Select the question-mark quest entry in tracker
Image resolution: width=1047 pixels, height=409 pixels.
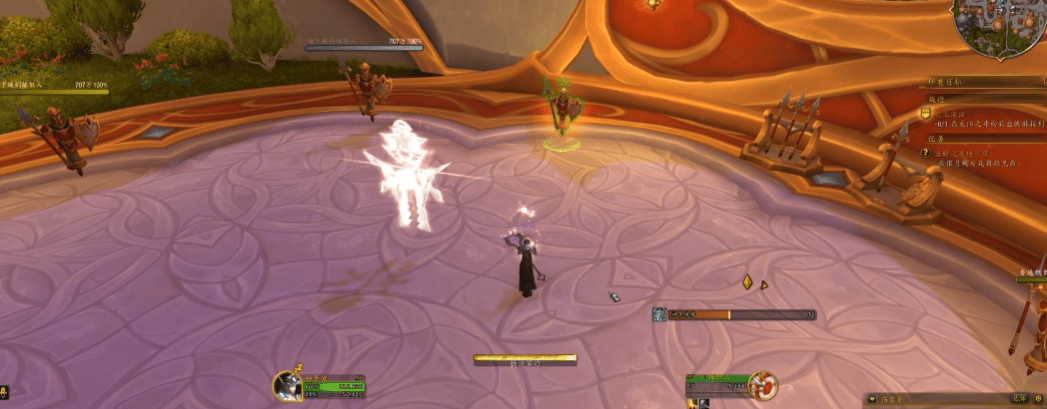click(x=926, y=152)
